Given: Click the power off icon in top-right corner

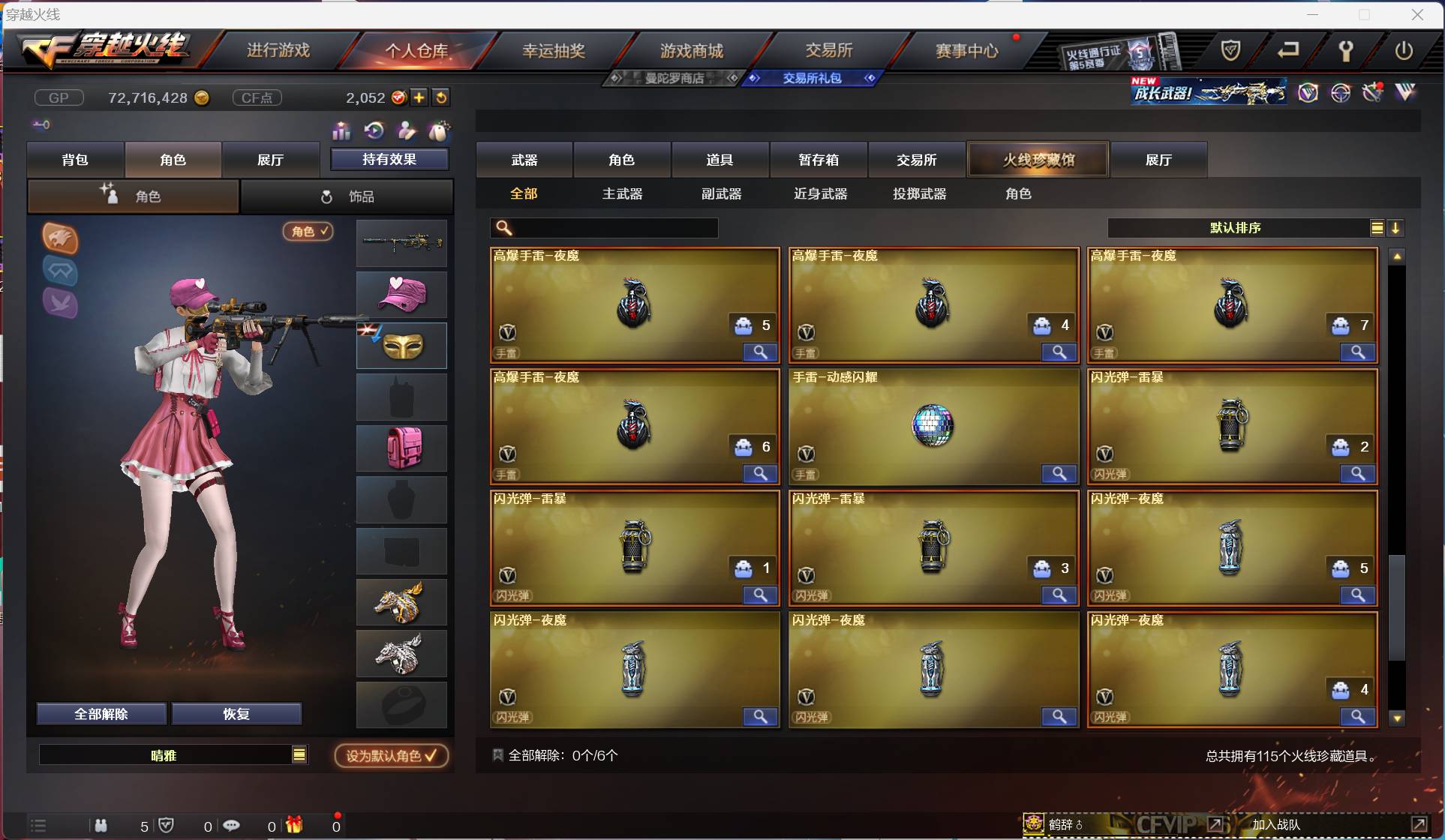Looking at the screenshot, I should click(1404, 51).
